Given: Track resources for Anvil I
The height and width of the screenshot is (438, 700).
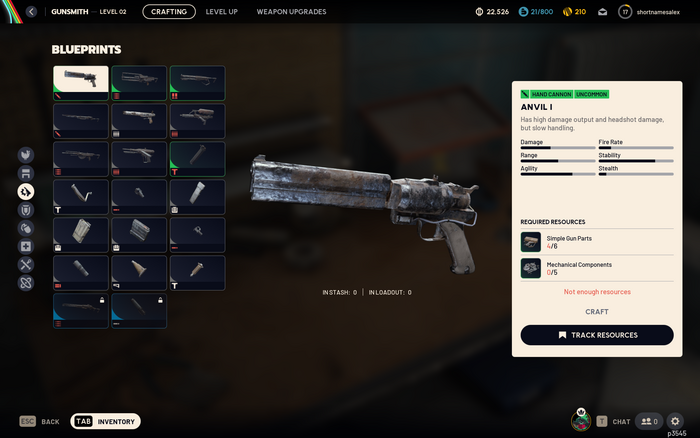Looking at the screenshot, I should [x=596, y=335].
